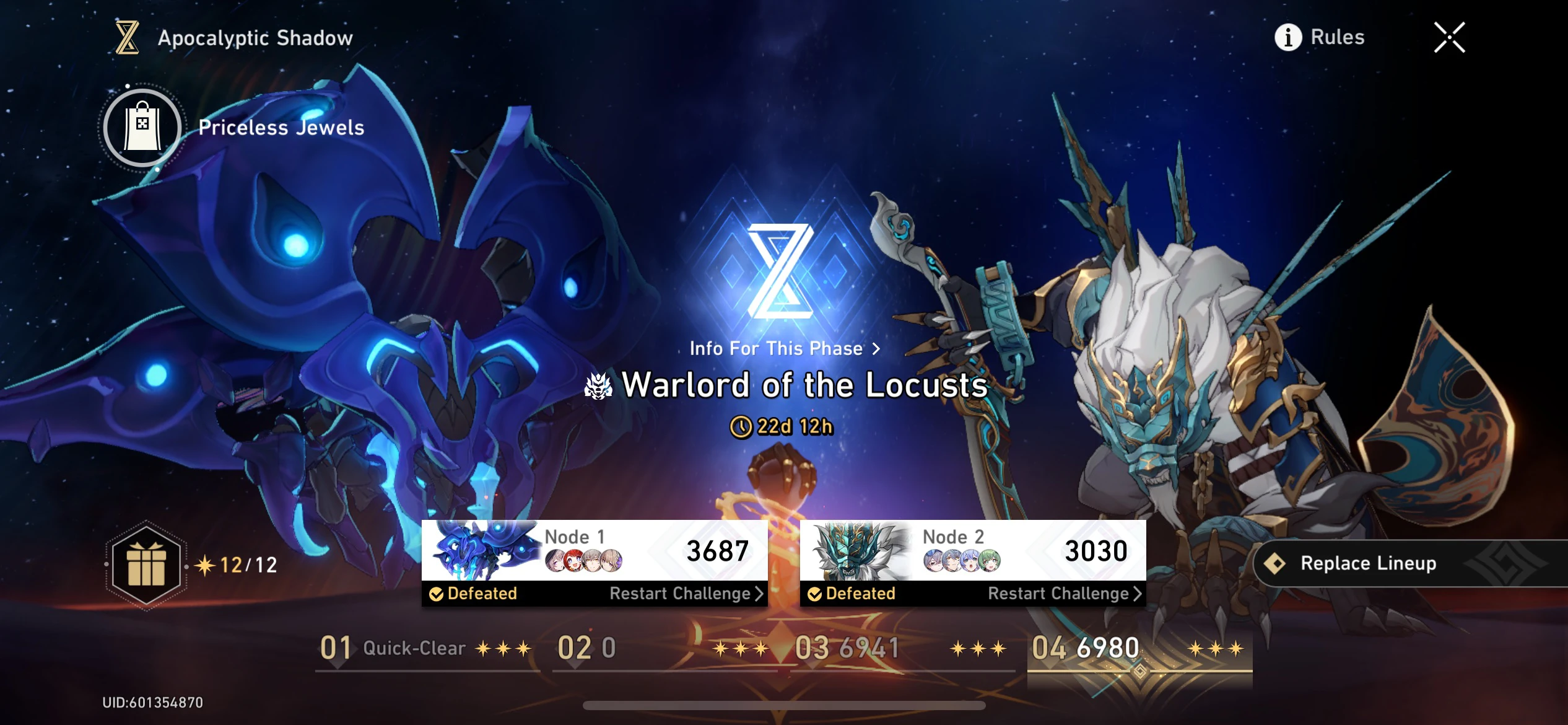1568x725 pixels.
Task: Open Restart Challenge chevron for Node 1
Action: tap(760, 593)
